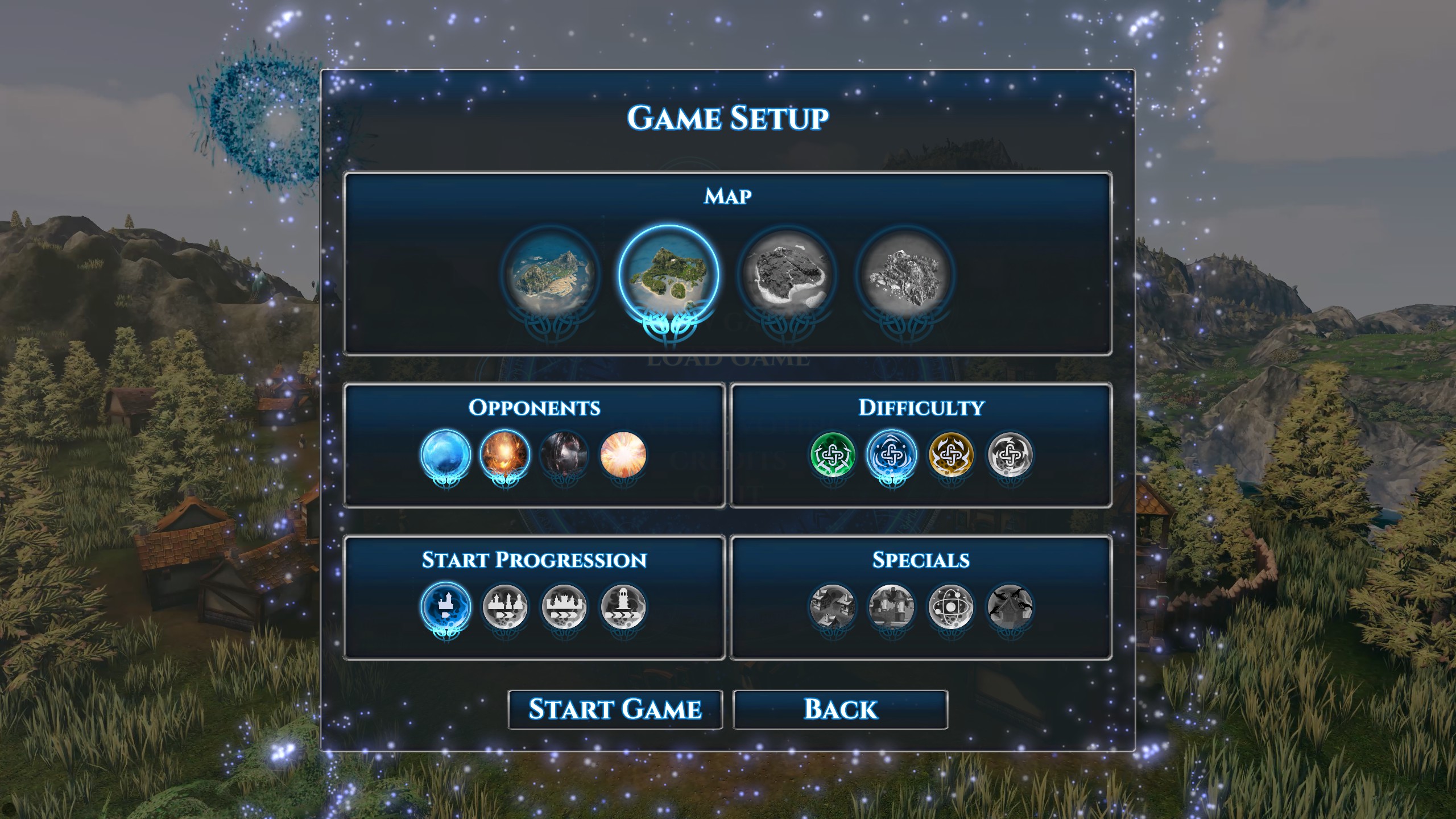The width and height of the screenshot is (1456, 819).
Task: Enable the bright light burst opponent
Action: click(x=623, y=454)
